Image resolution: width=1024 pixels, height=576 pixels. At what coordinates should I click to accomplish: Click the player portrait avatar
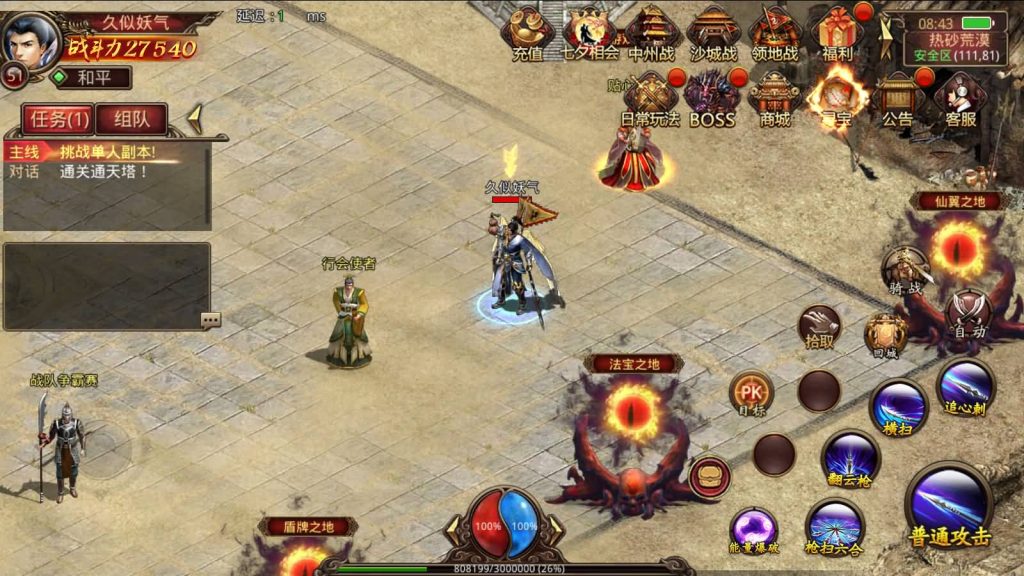[31, 40]
